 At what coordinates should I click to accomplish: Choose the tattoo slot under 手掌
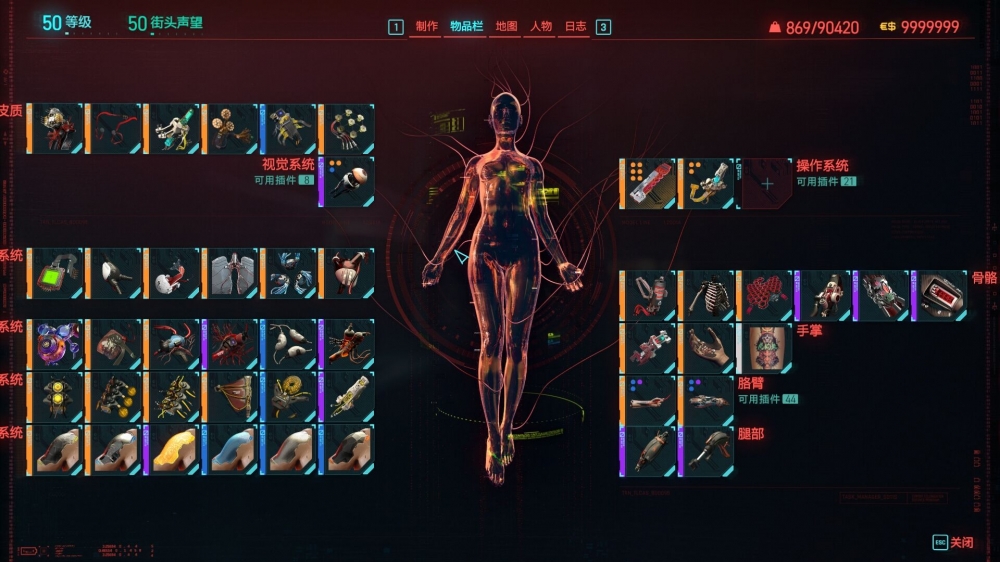[766, 347]
